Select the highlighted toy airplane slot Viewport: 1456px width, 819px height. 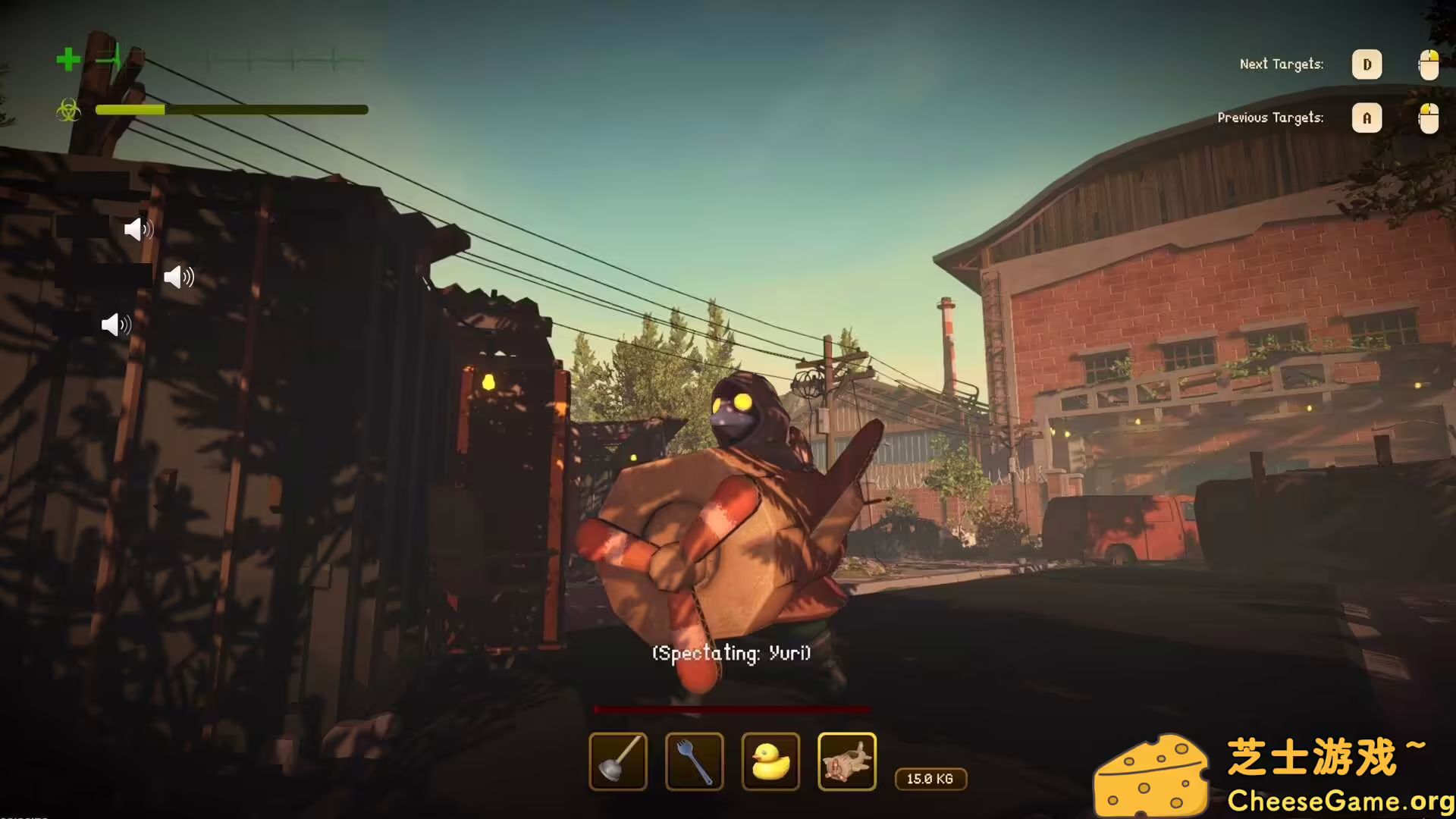point(847,761)
